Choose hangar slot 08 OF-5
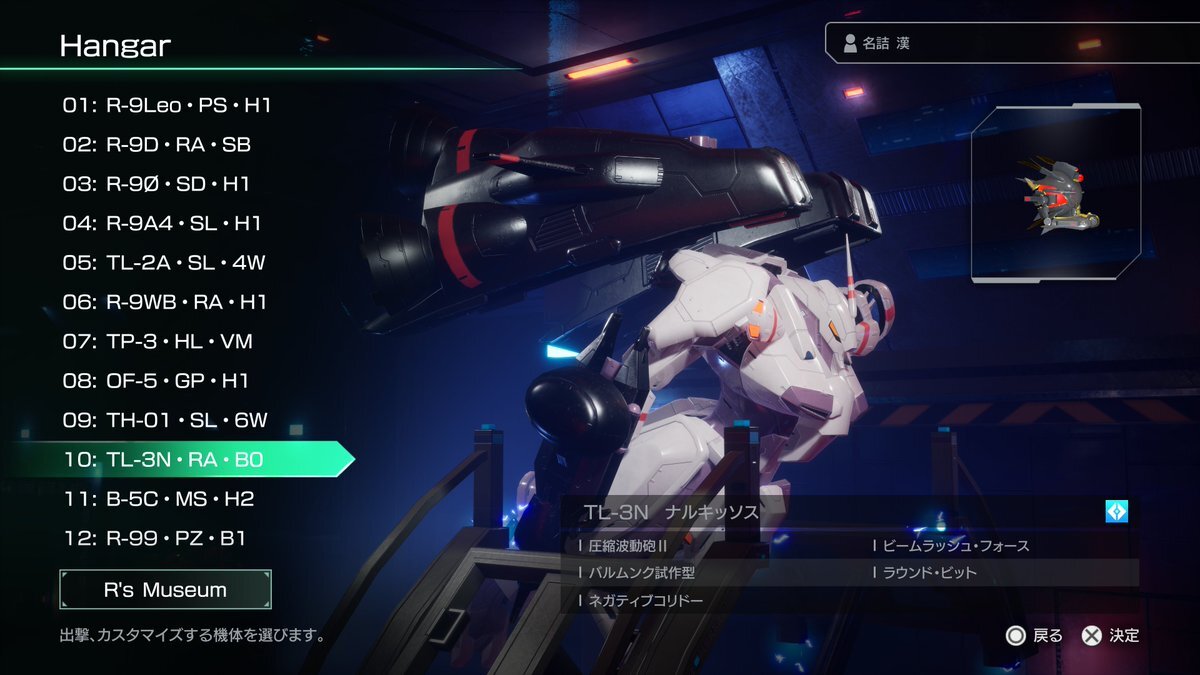Image resolution: width=1200 pixels, height=675 pixels. click(x=157, y=381)
